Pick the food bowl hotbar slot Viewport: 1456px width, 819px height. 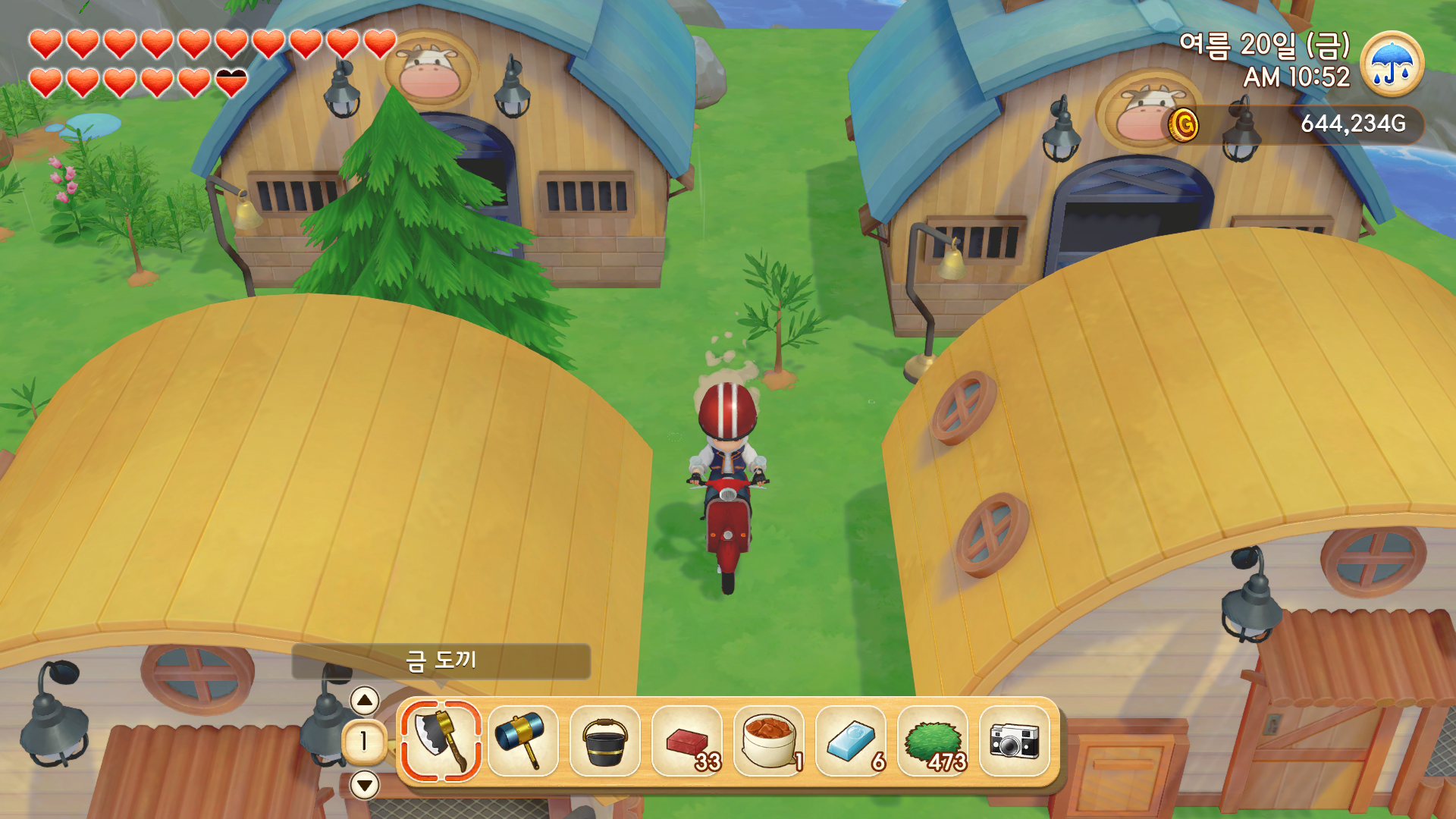769,741
